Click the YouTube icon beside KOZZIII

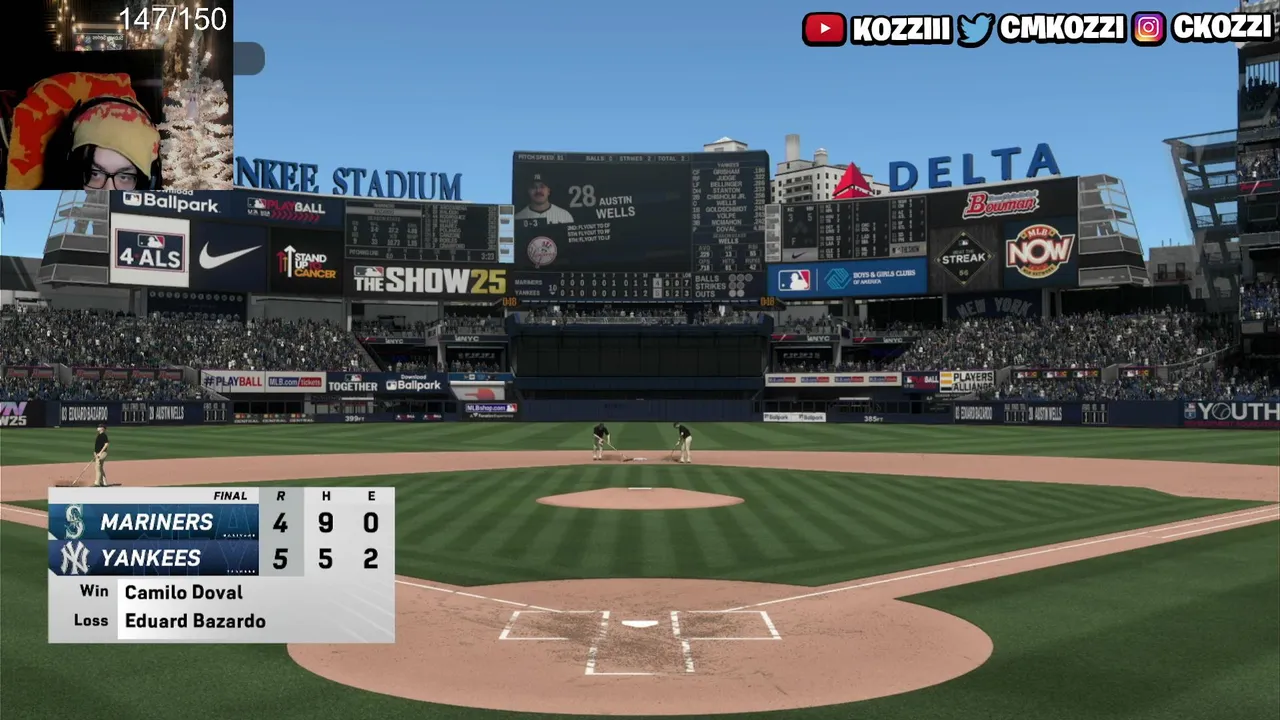pyautogui.click(x=824, y=29)
